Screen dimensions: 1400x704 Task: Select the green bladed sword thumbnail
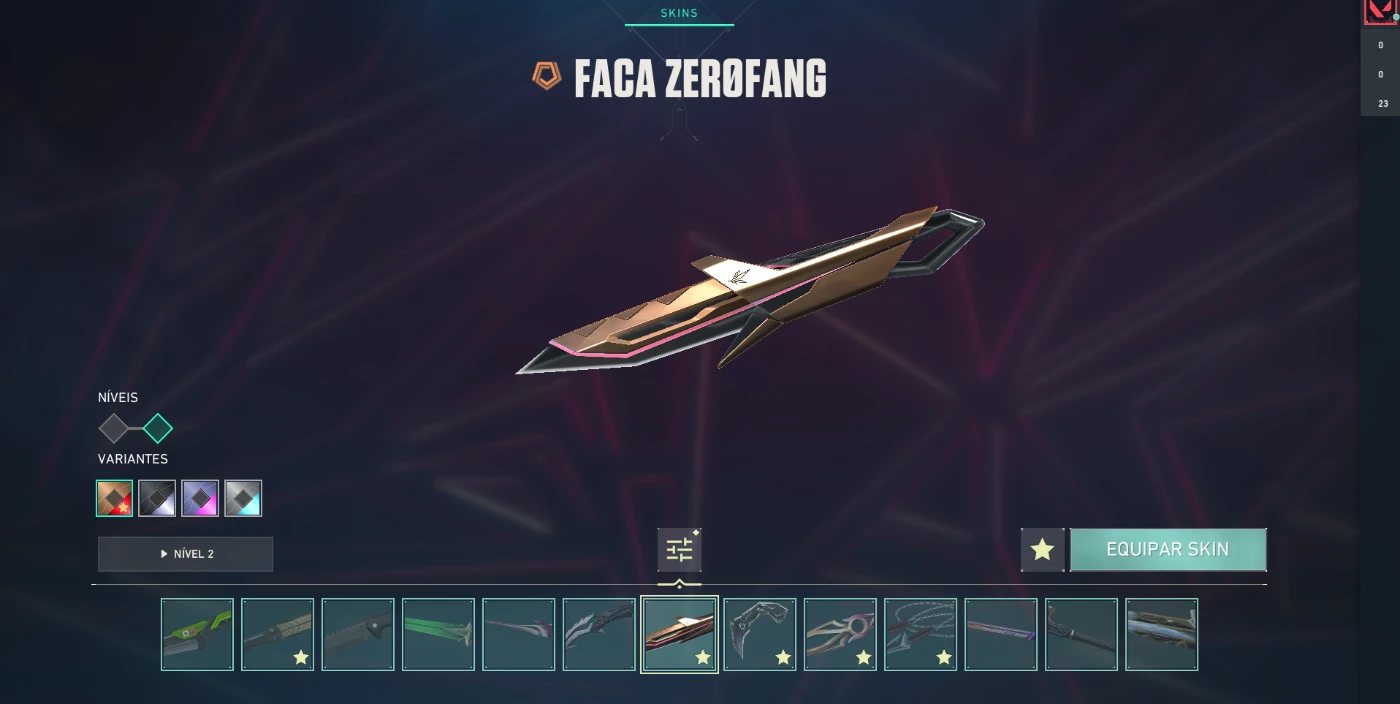tap(438, 634)
